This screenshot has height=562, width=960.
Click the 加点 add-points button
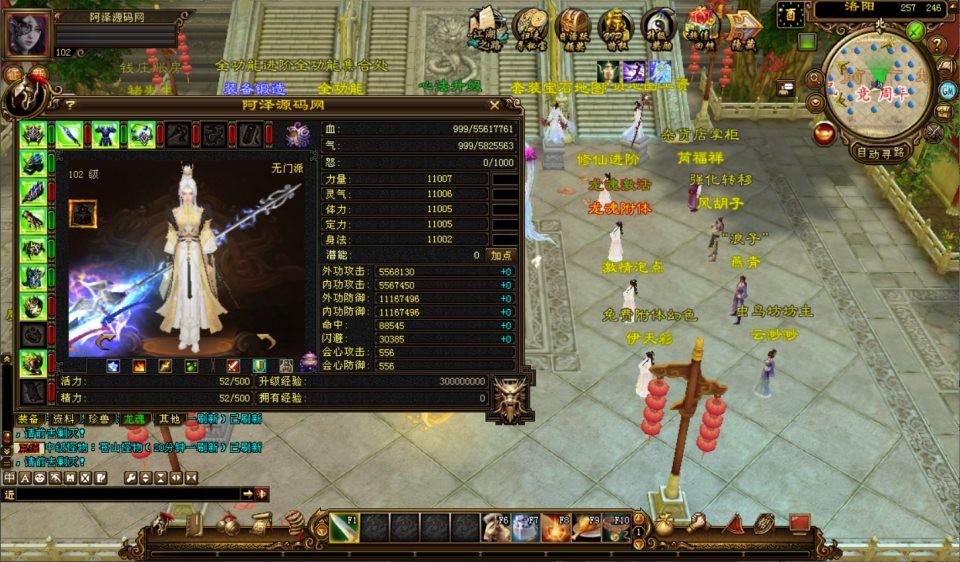(502, 255)
